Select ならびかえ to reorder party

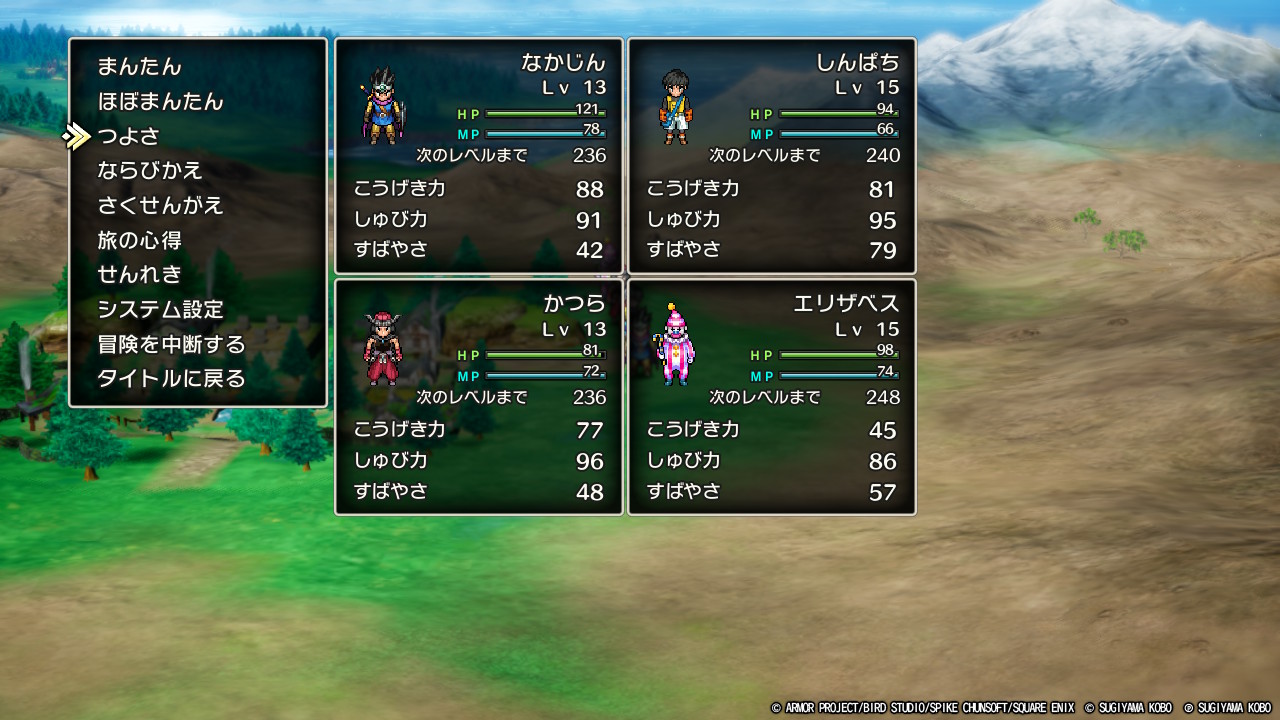pos(150,171)
